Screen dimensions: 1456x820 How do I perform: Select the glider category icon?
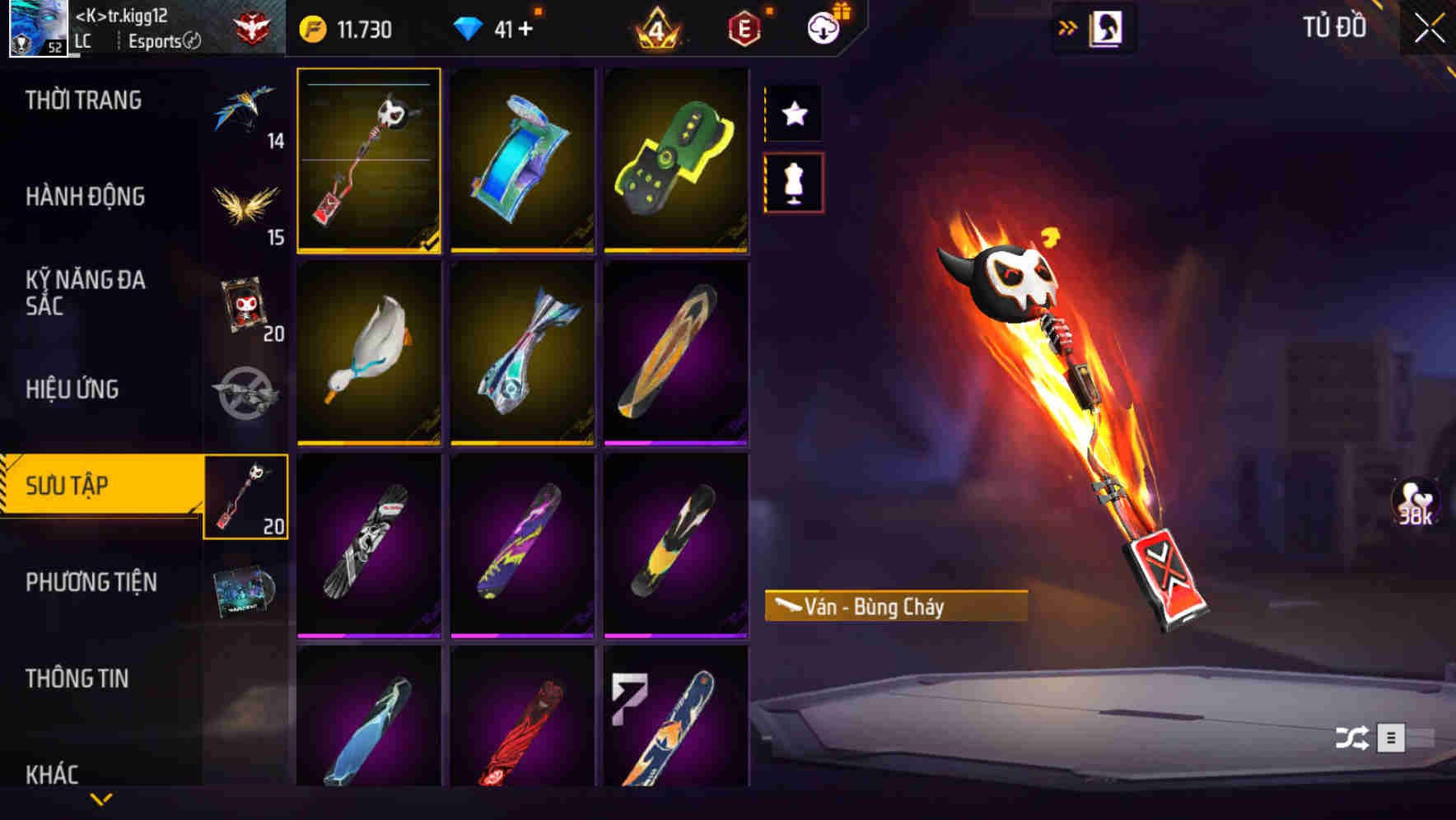[x=247, y=111]
